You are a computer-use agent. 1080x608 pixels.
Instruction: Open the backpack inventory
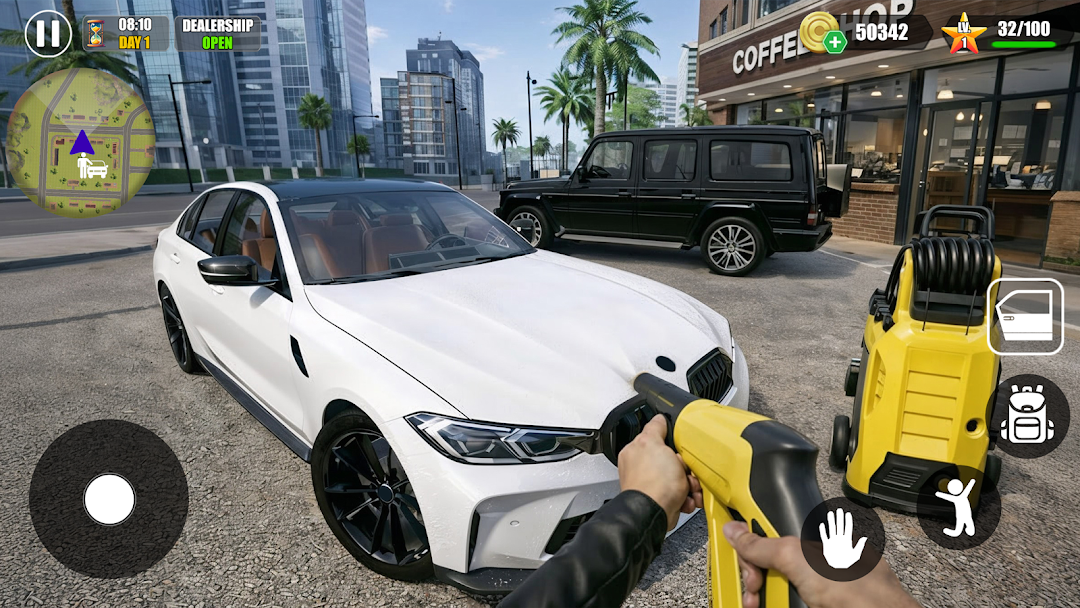[x=1027, y=416]
